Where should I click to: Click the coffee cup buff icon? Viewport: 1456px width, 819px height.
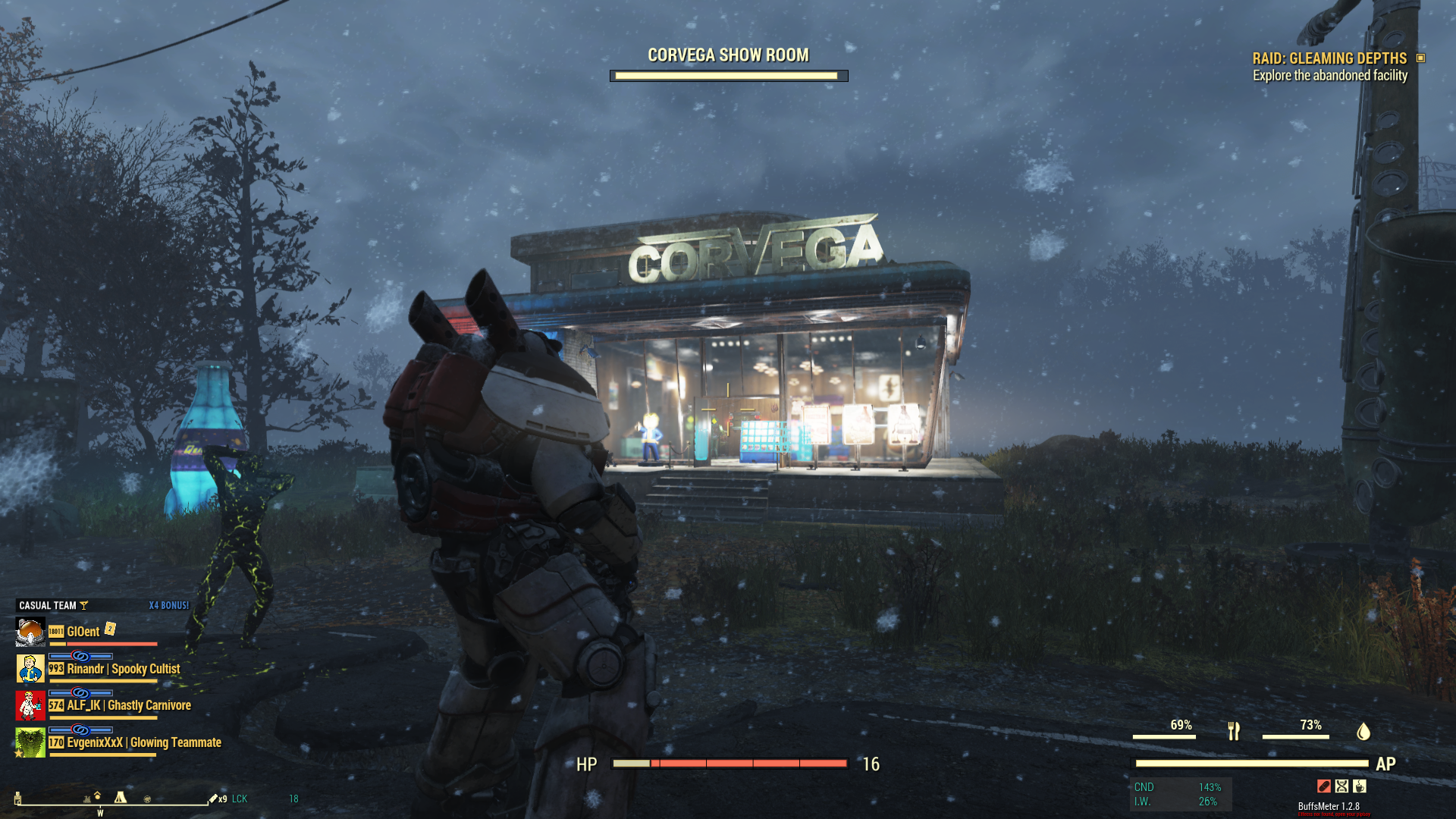pos(1360,786)
